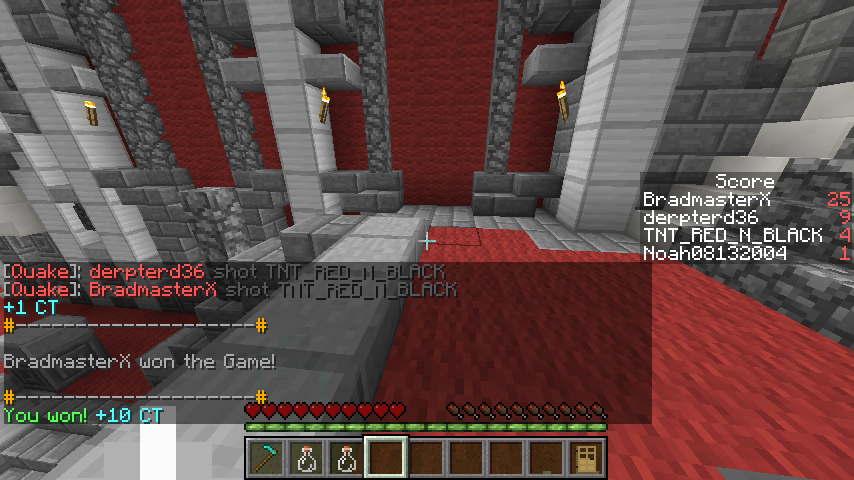
Task: Select the diamond hoe hotbar slot
Action: (265, 458)
